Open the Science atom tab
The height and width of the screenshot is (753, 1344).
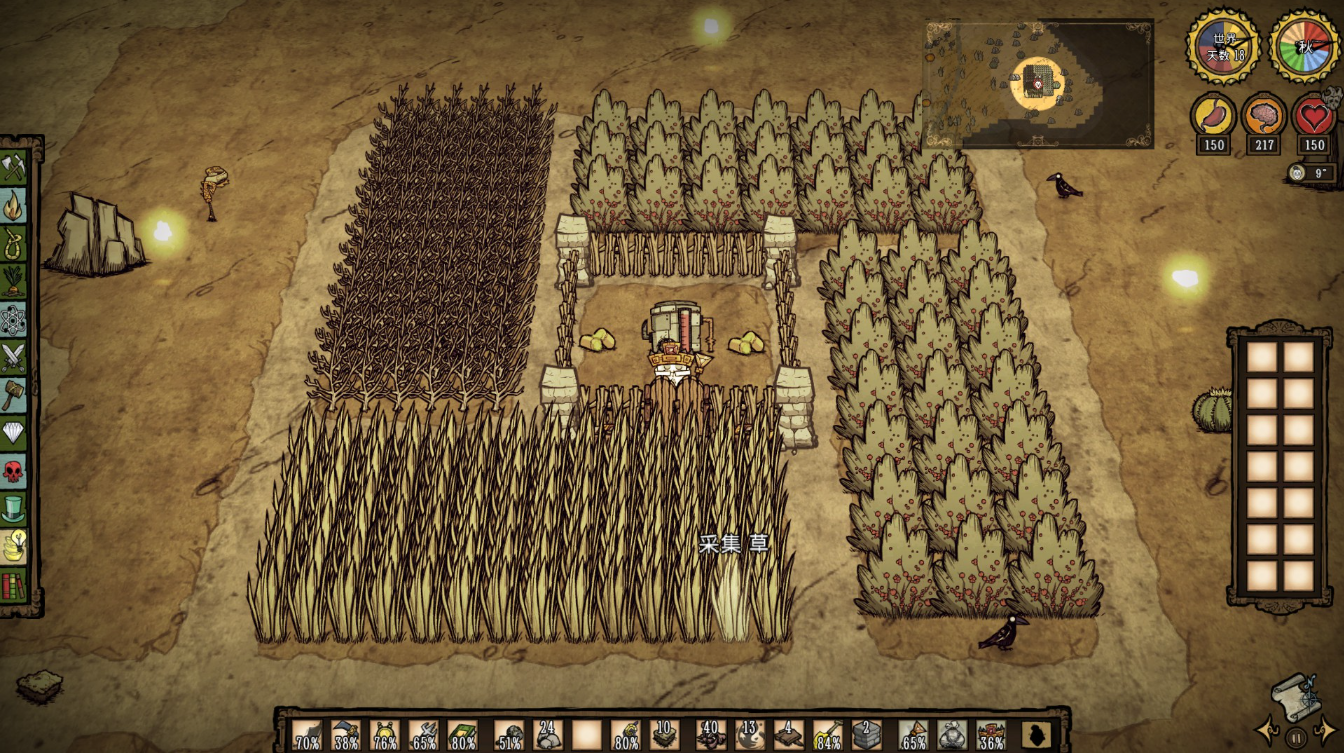[x=14, y=320]
